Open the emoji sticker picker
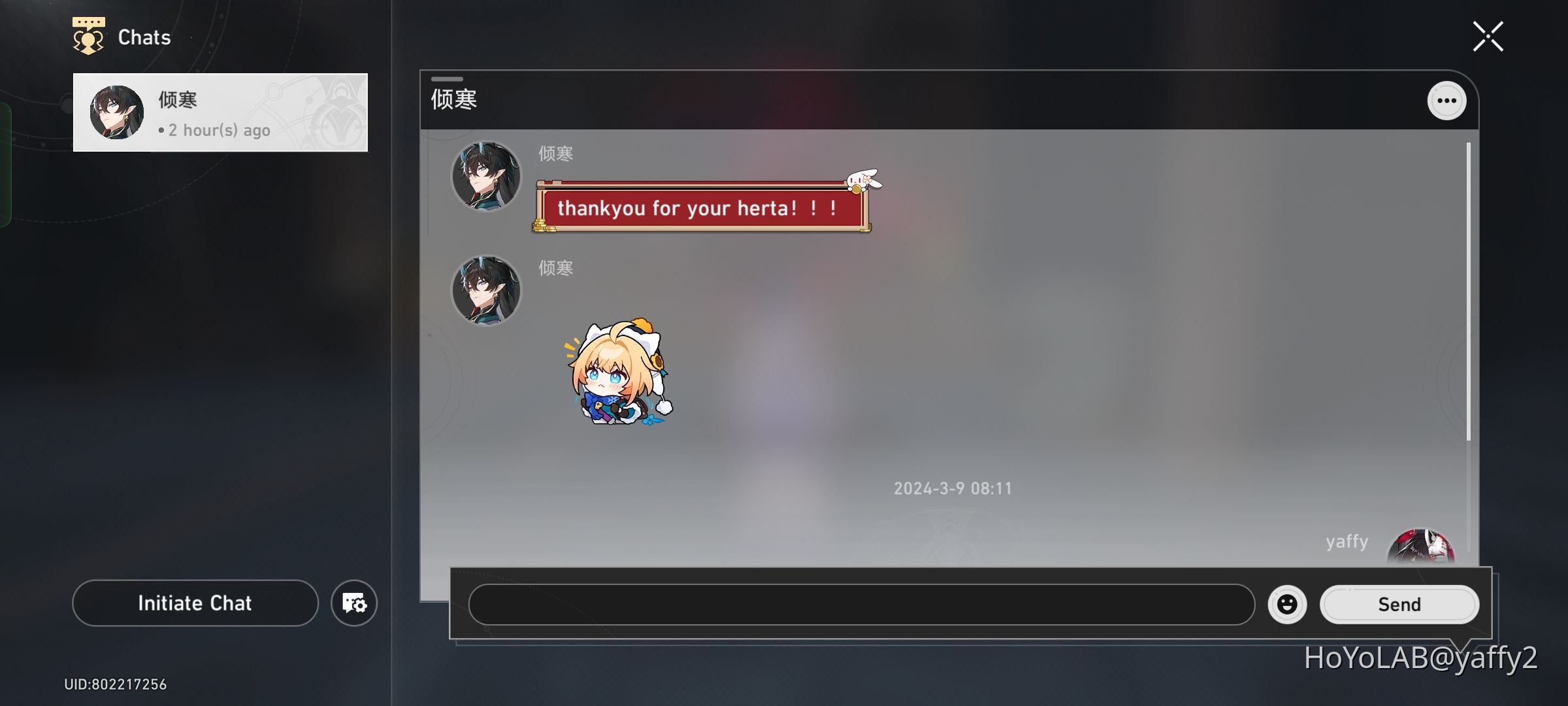 point(1286,604)
